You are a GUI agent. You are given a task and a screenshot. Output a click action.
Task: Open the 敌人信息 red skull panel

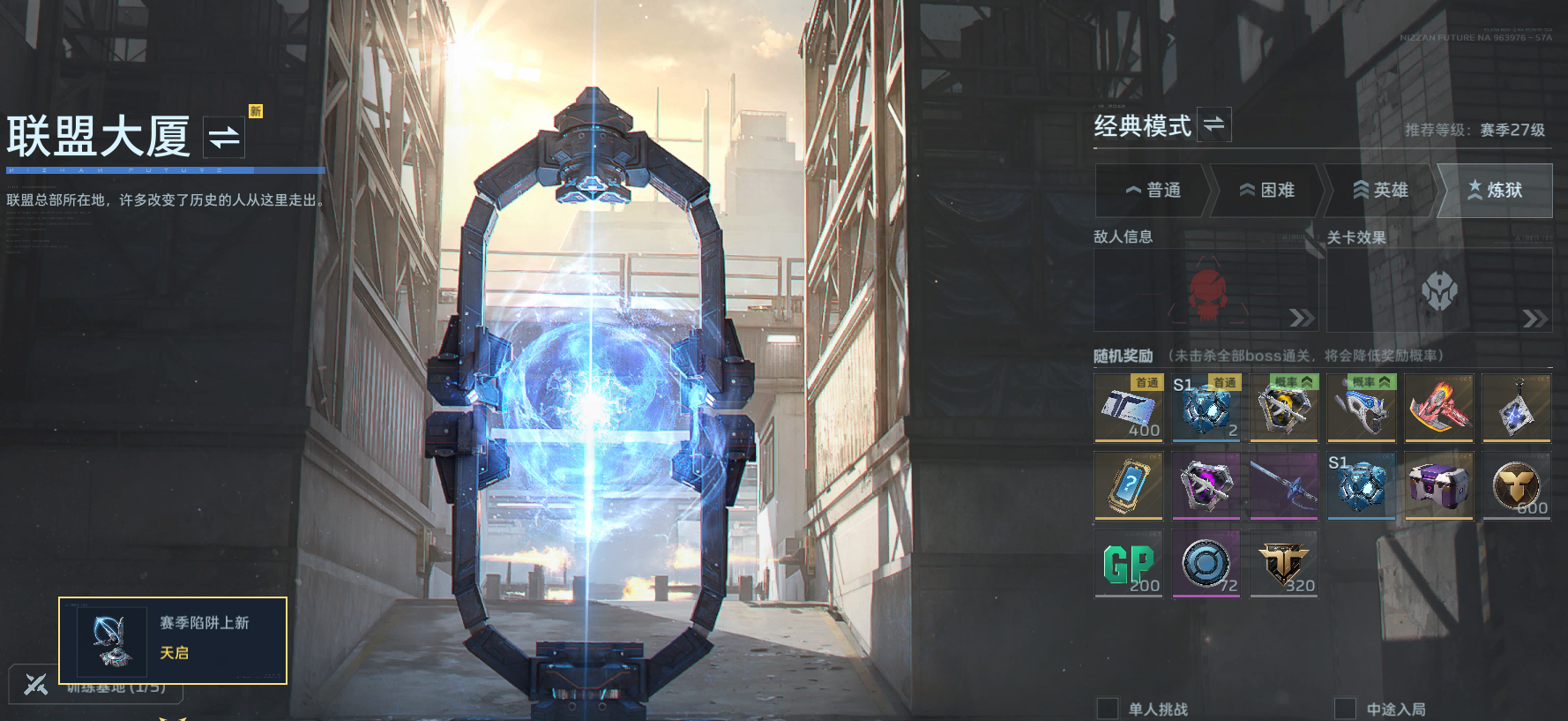coord(1206,291)
